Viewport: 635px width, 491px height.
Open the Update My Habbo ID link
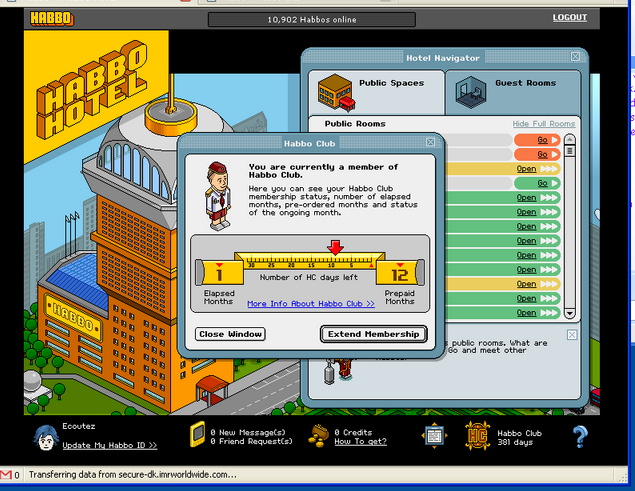click(110, 445)
